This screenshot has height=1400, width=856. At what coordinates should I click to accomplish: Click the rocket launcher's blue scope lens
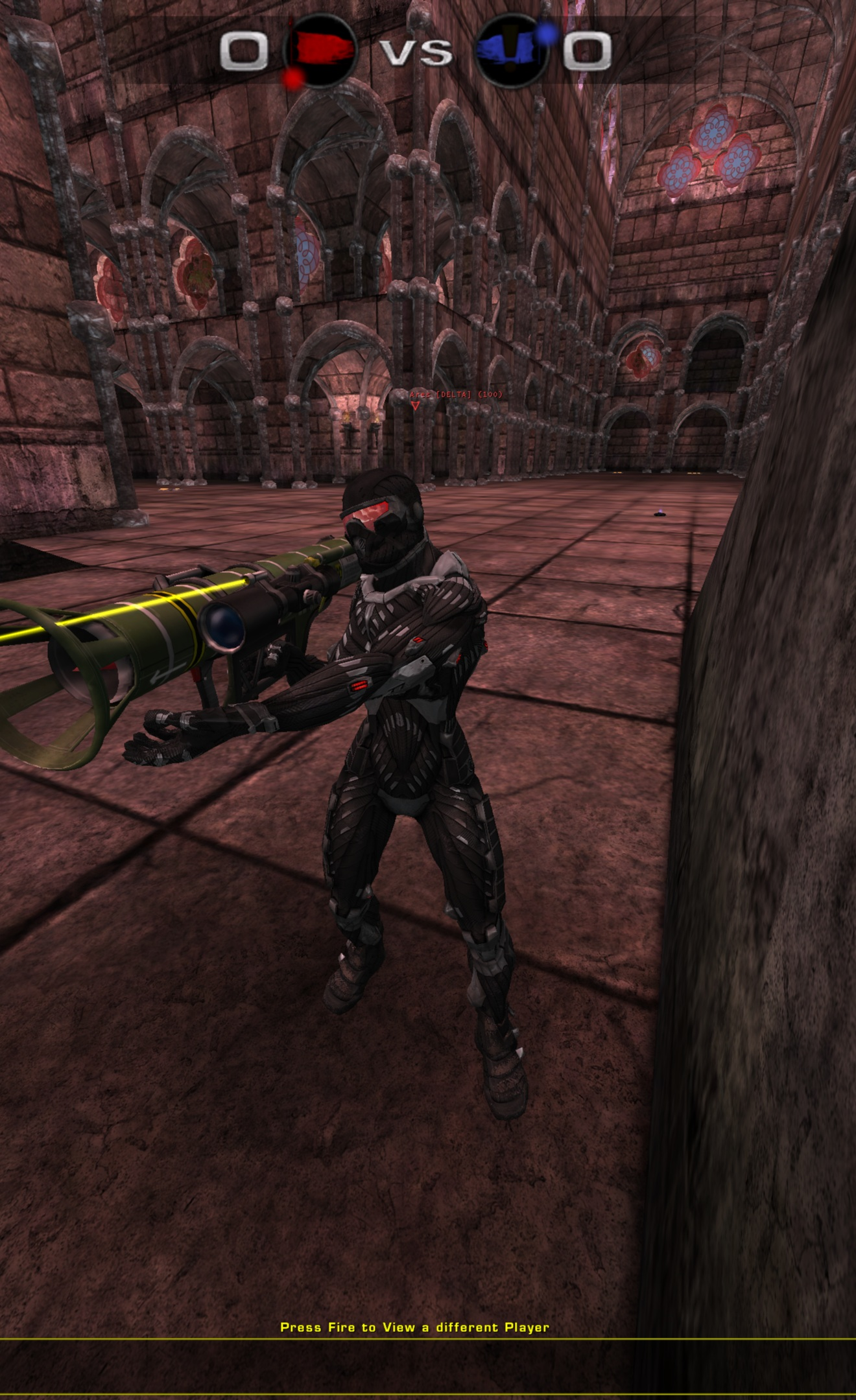coord(222,625)
